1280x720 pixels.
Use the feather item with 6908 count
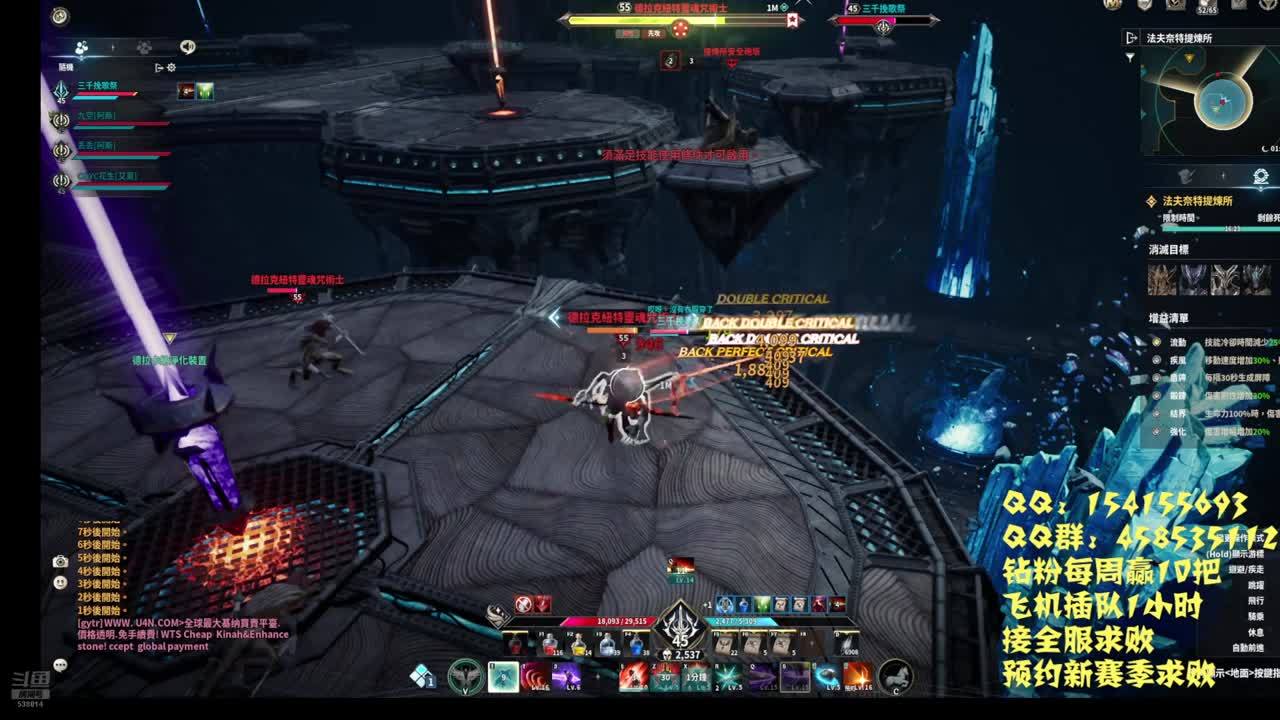click(848, 645)
